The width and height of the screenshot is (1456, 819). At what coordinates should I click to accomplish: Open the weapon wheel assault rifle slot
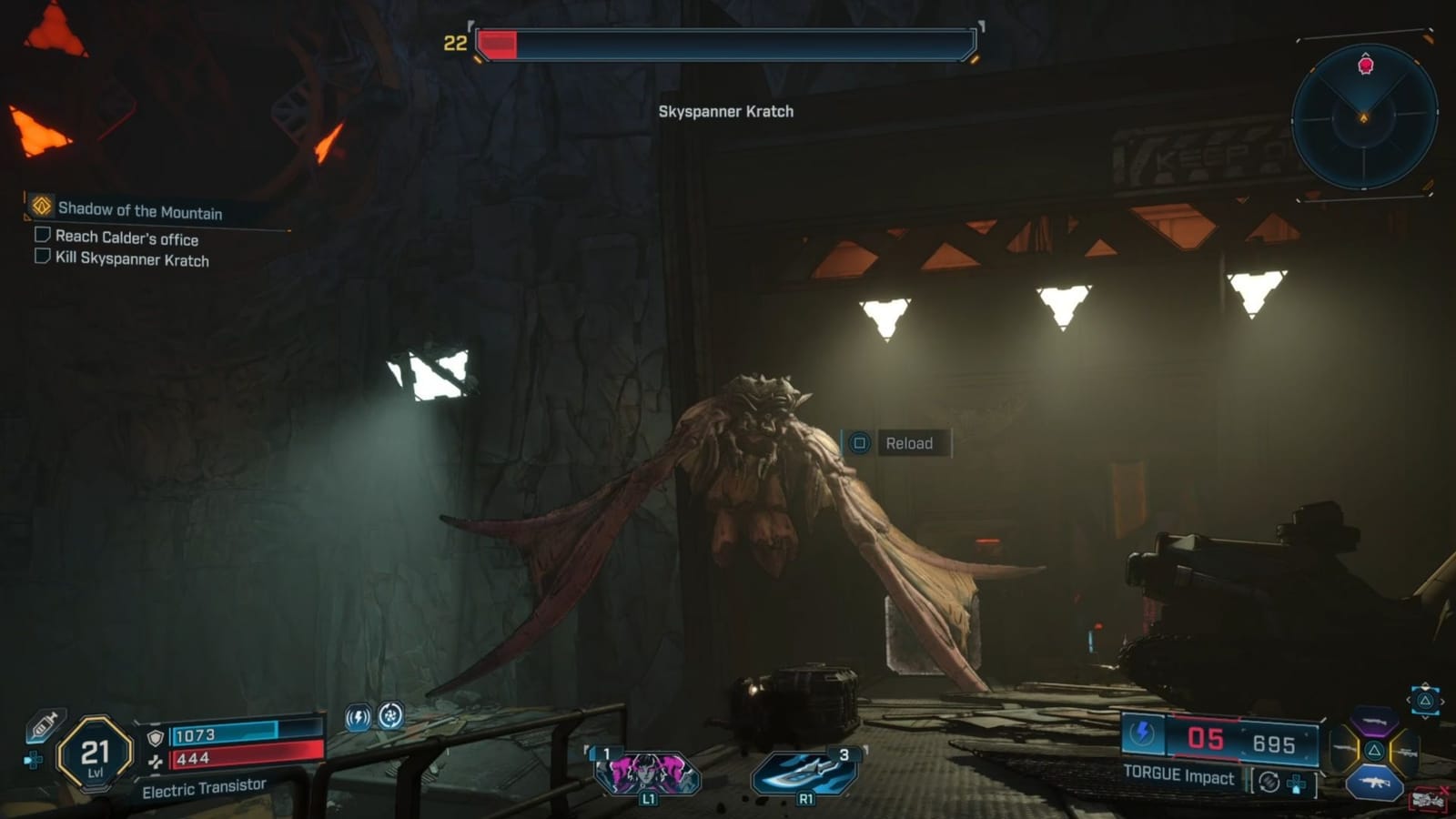tap(1374, 781)
